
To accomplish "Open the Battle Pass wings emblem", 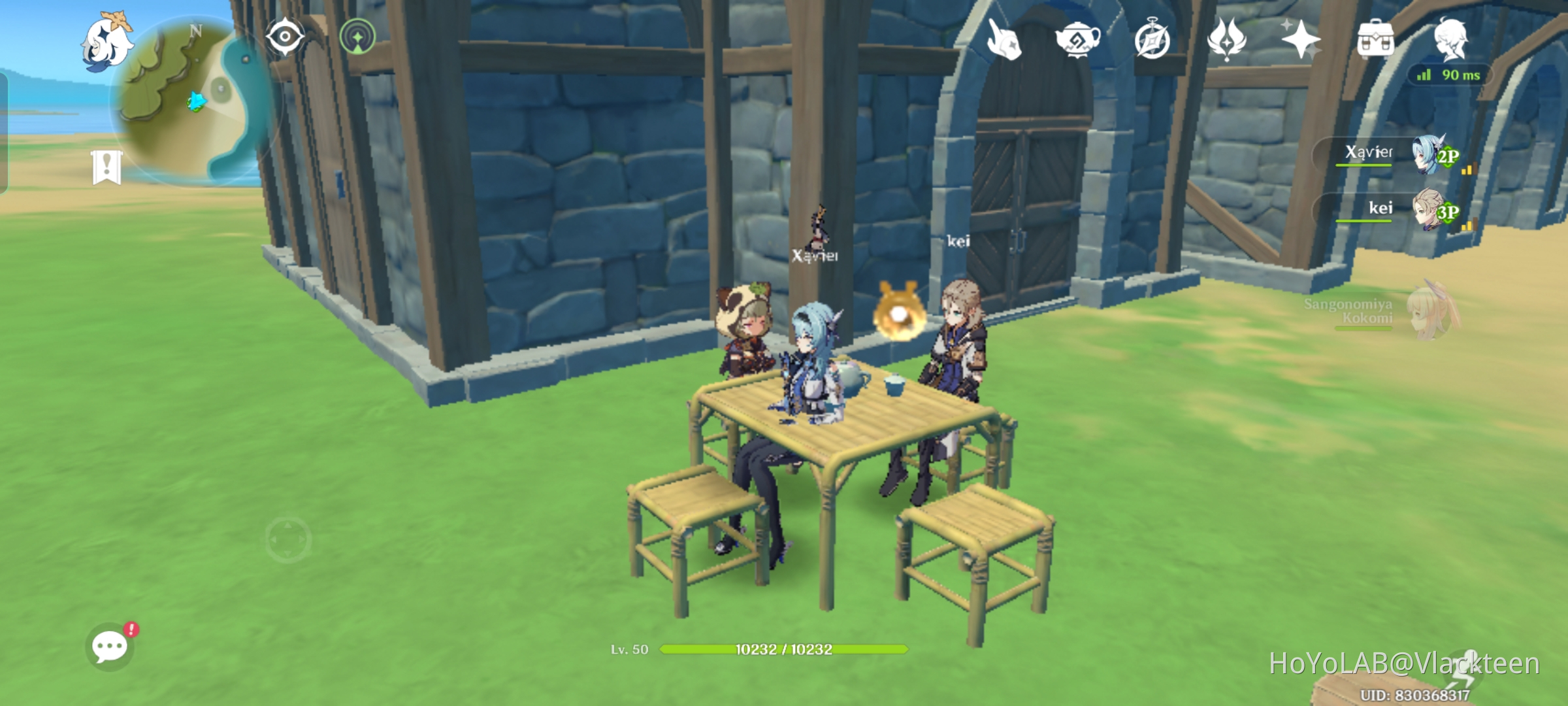I will tap(1225, 41).
